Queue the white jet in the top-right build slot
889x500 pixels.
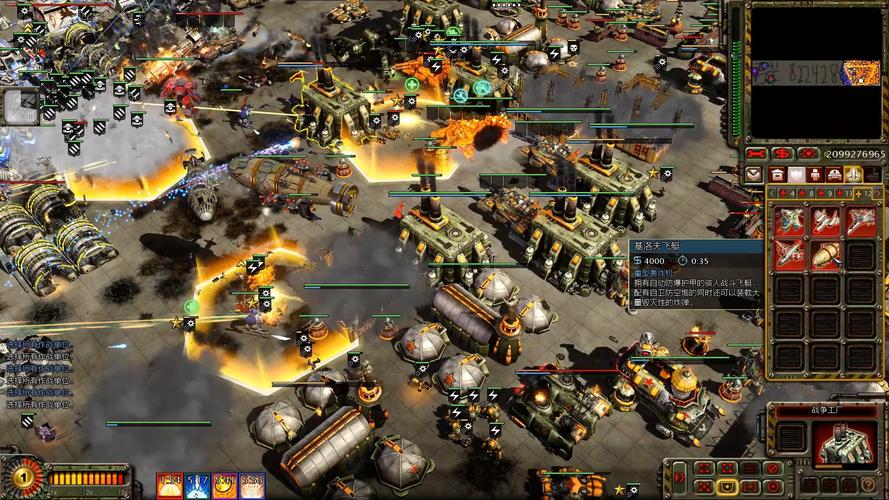click(860, 221)
